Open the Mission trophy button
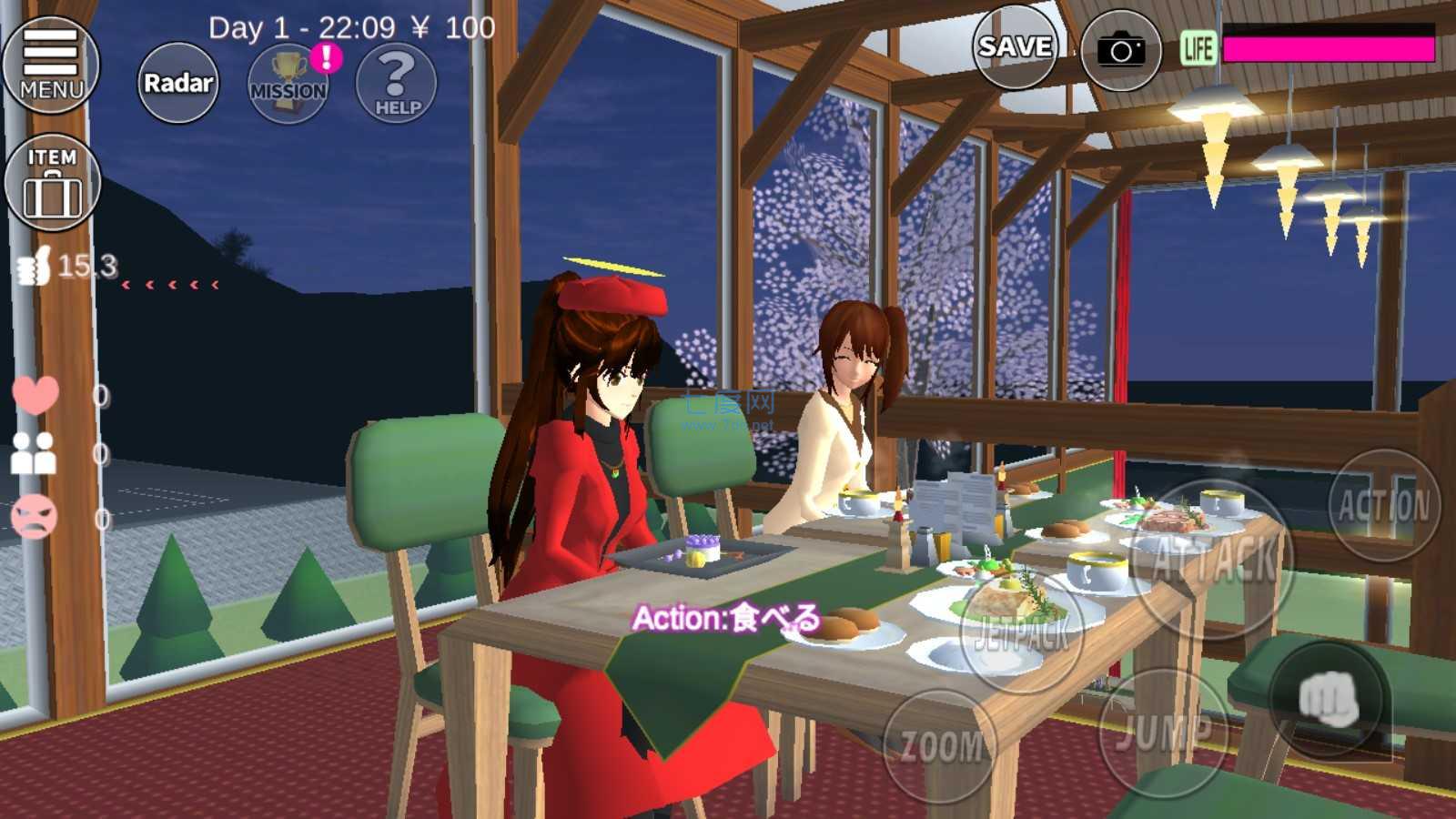Screen dimensions: 1456x819 [288, 83]
